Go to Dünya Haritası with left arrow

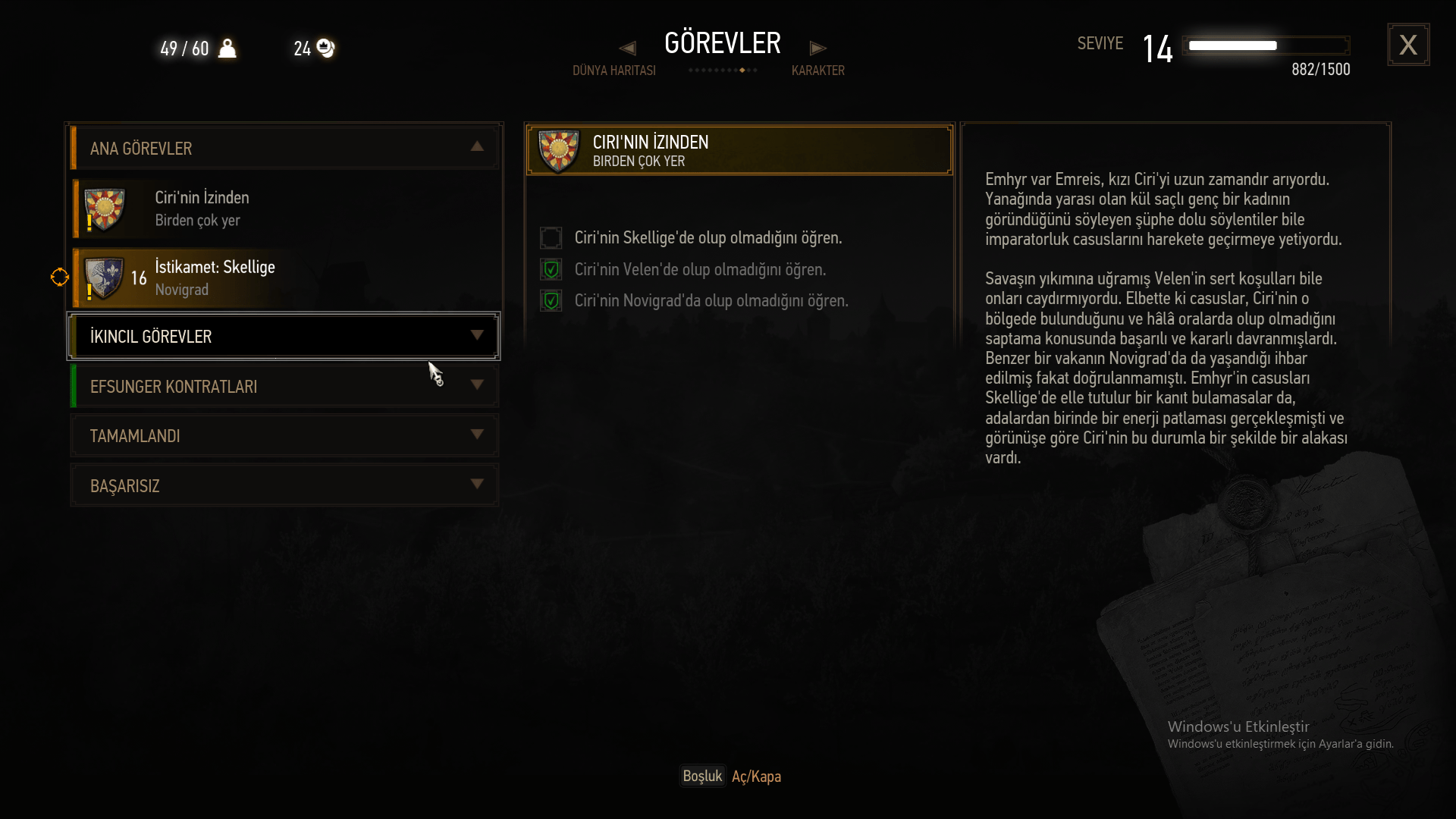tap(627, 49)
